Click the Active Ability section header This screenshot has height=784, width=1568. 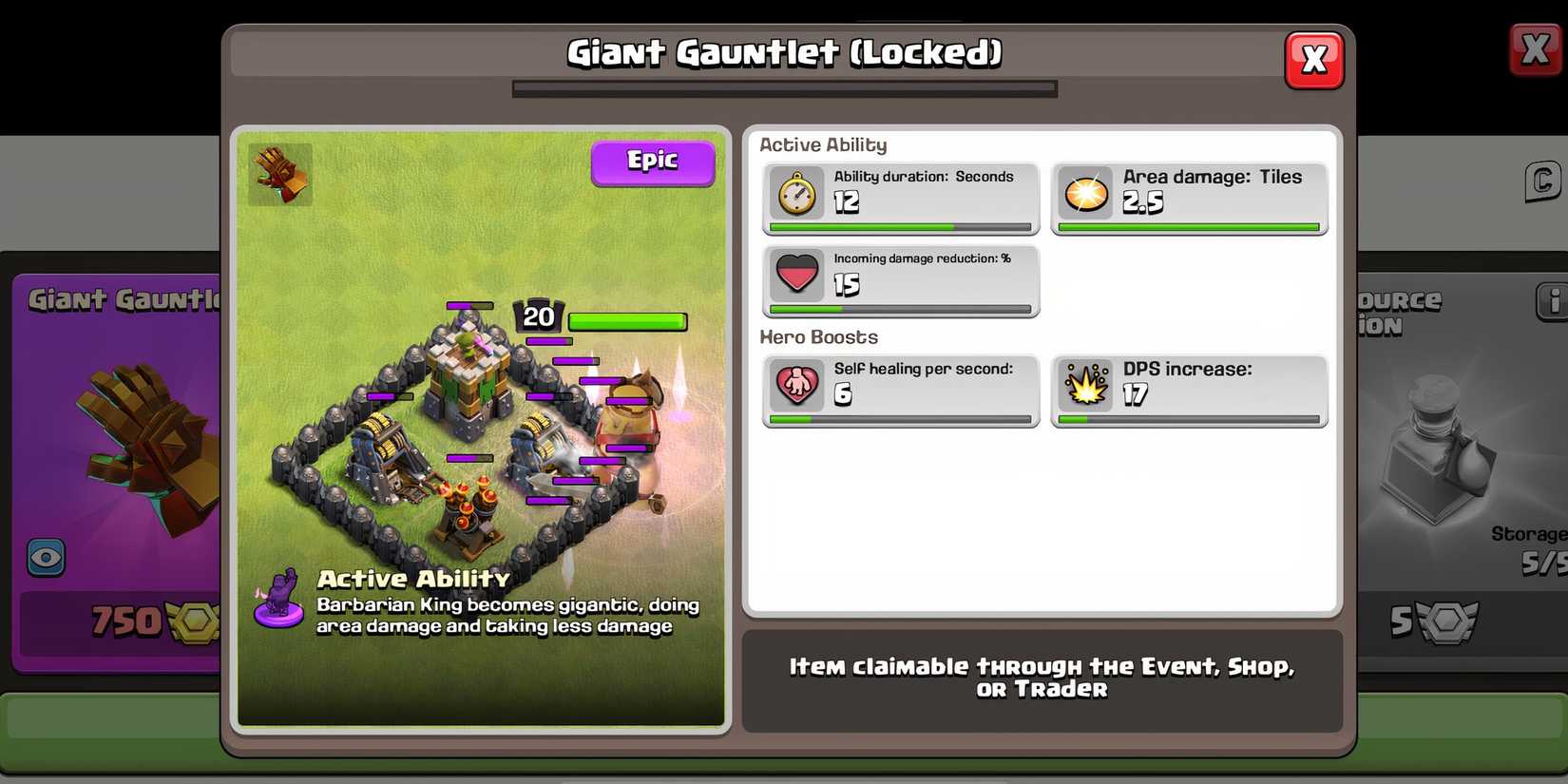823,144
